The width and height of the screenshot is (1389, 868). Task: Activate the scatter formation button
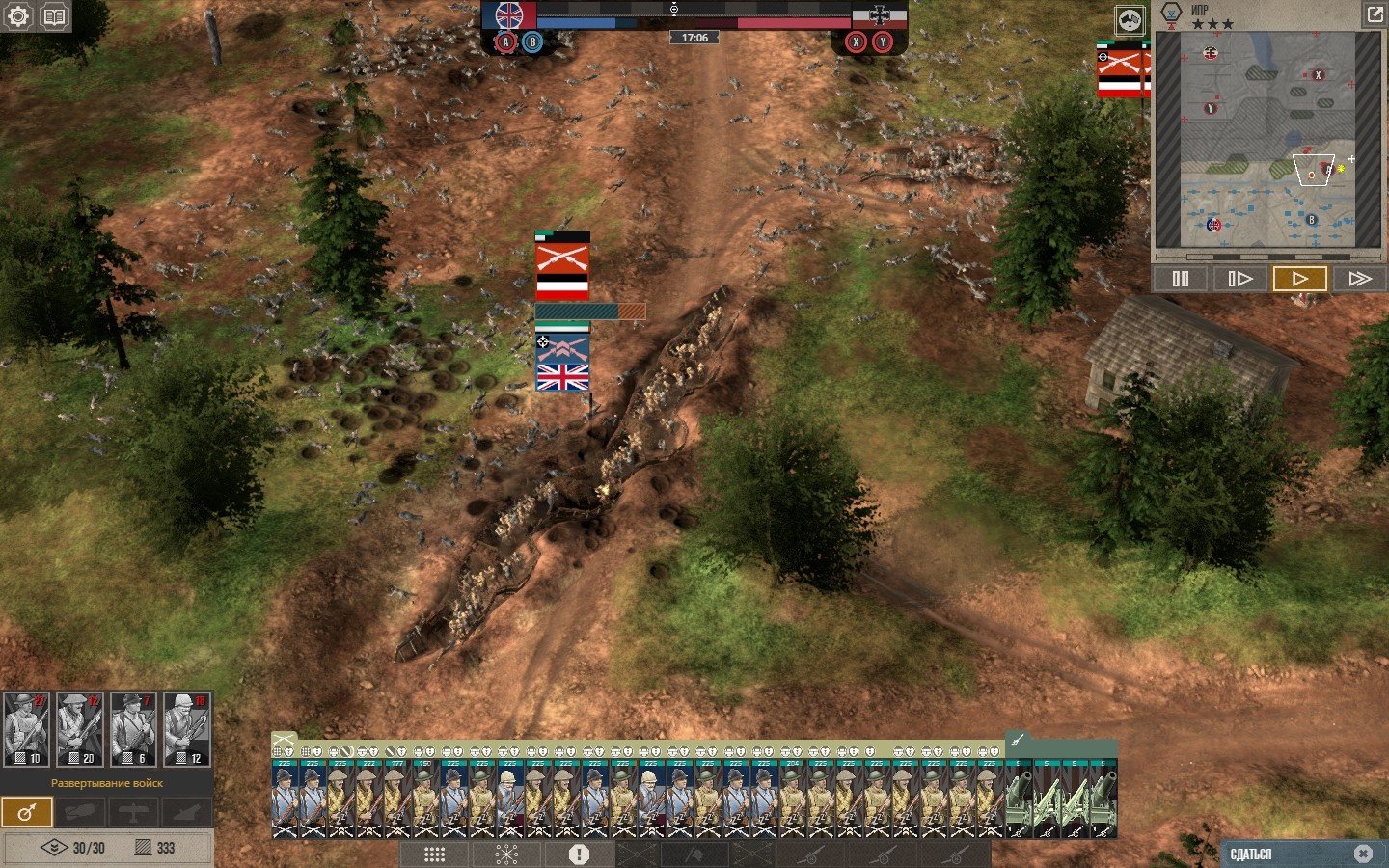[x=506, y=854]
